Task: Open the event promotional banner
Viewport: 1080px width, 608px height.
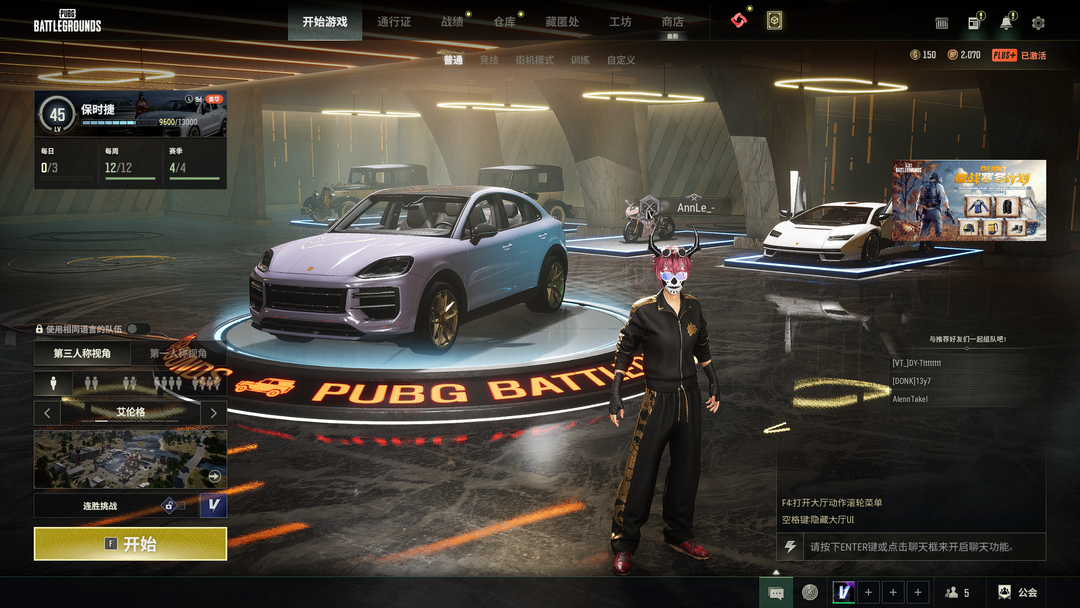Action: click(969, 200)
